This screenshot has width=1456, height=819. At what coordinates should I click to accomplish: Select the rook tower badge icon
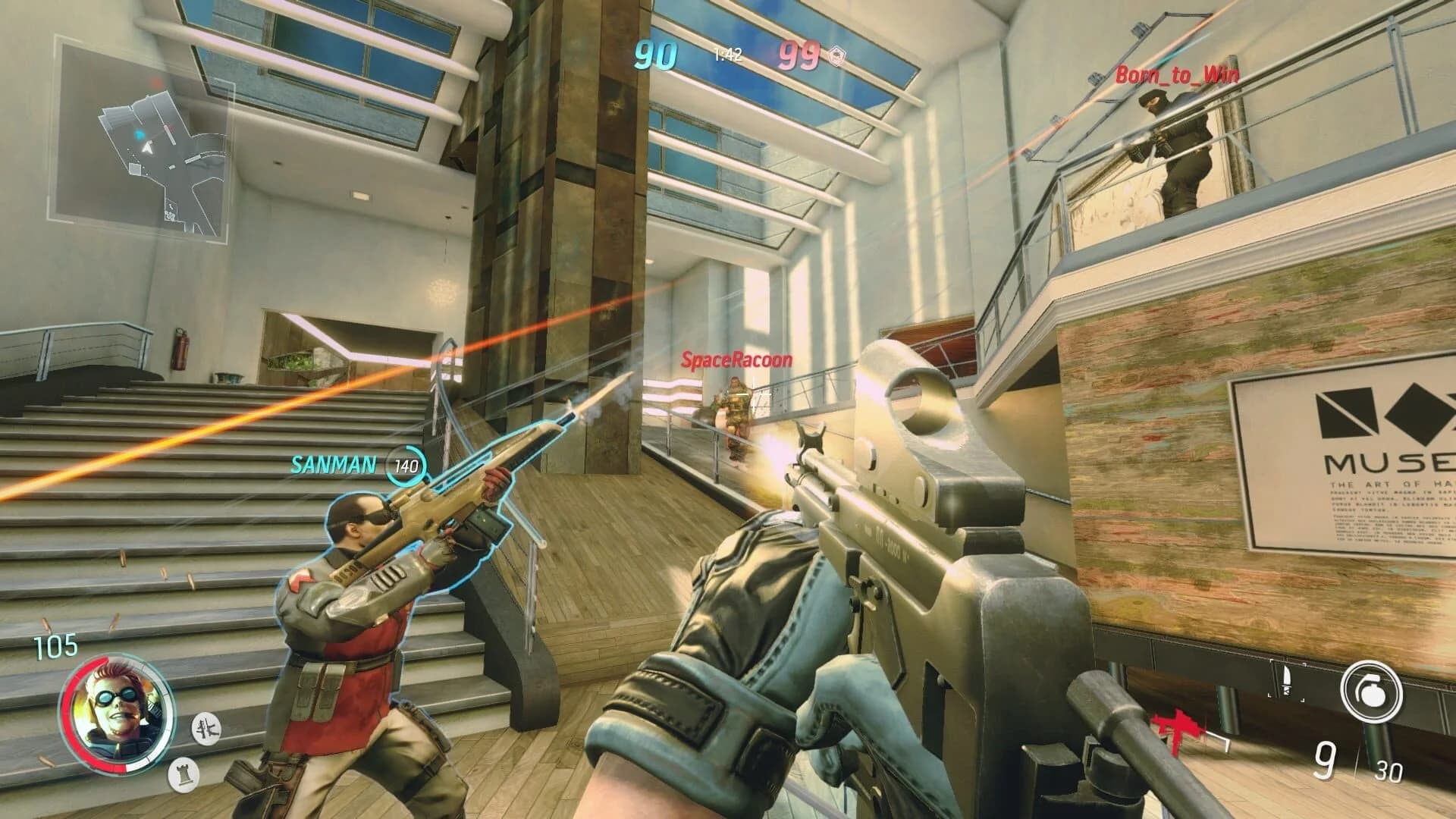184,775
